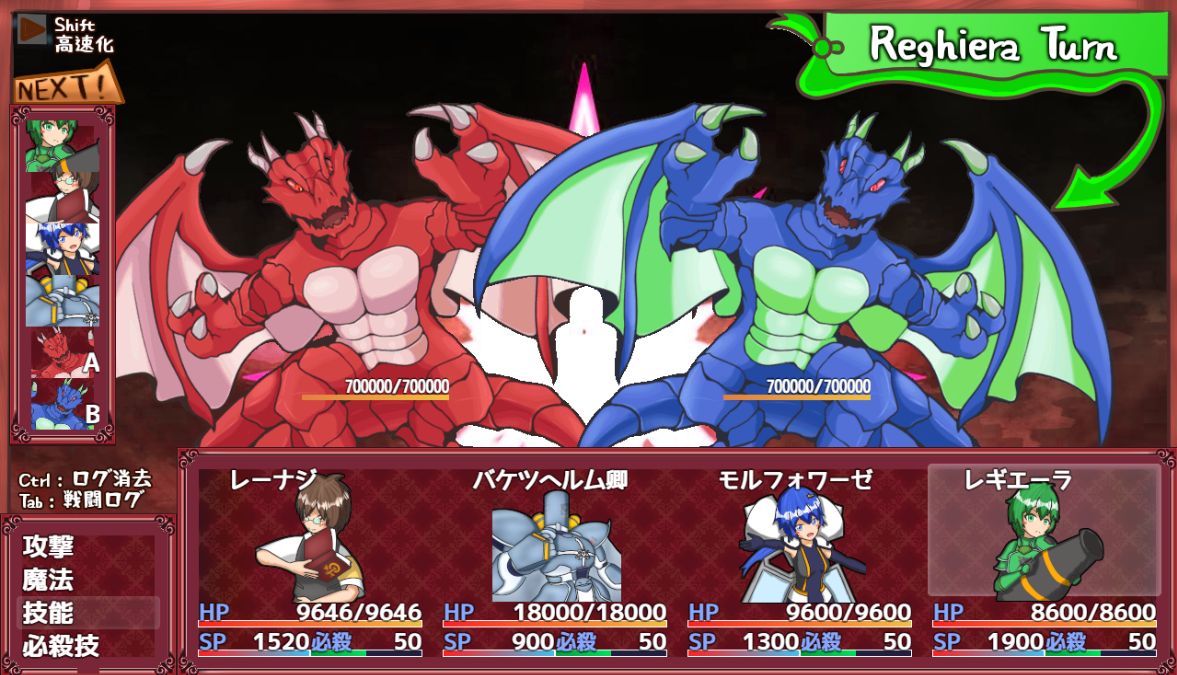This screenshot has height=675, width=1177.
Task: Open the 魔法 magic command
Action: [x=48, y=579]
